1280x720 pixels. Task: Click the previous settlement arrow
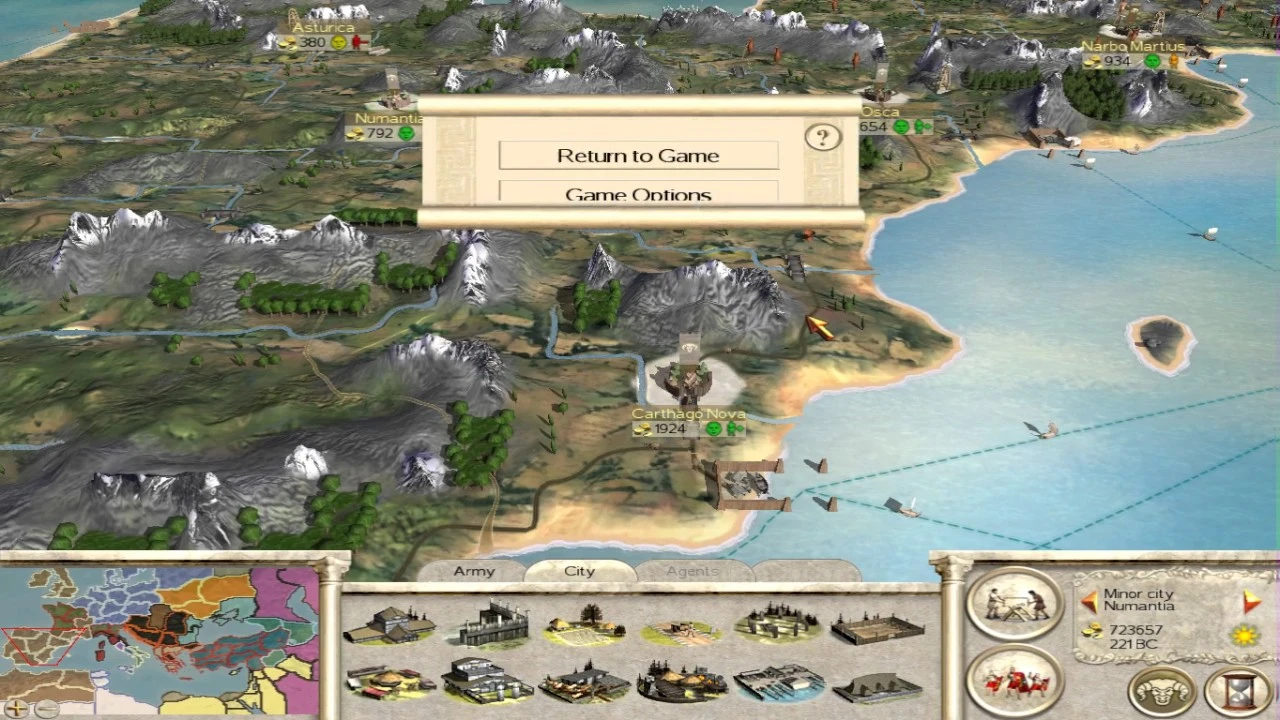(1088, 602)
